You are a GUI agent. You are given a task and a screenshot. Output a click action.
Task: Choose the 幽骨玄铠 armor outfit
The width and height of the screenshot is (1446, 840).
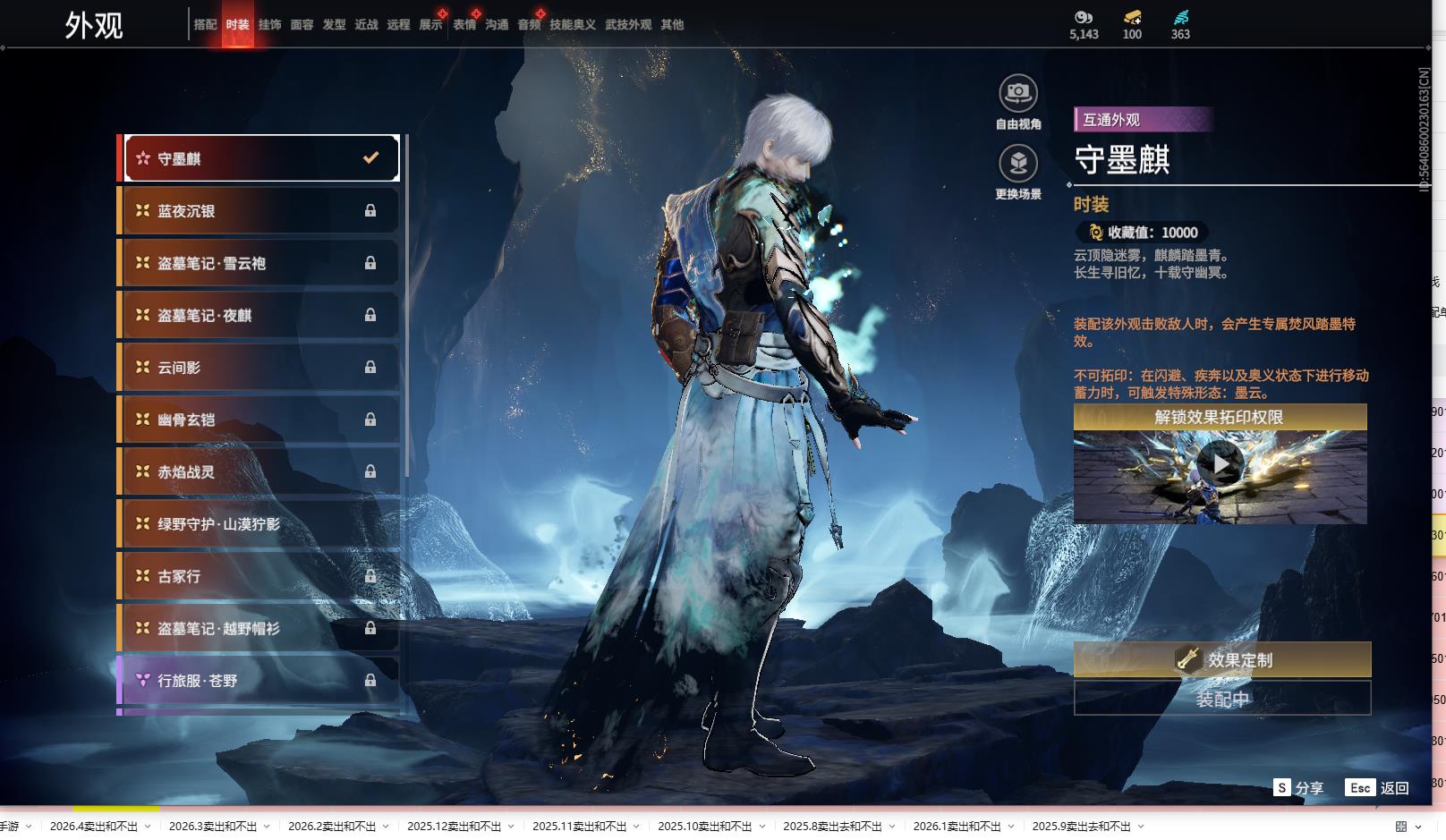point(259,420)
